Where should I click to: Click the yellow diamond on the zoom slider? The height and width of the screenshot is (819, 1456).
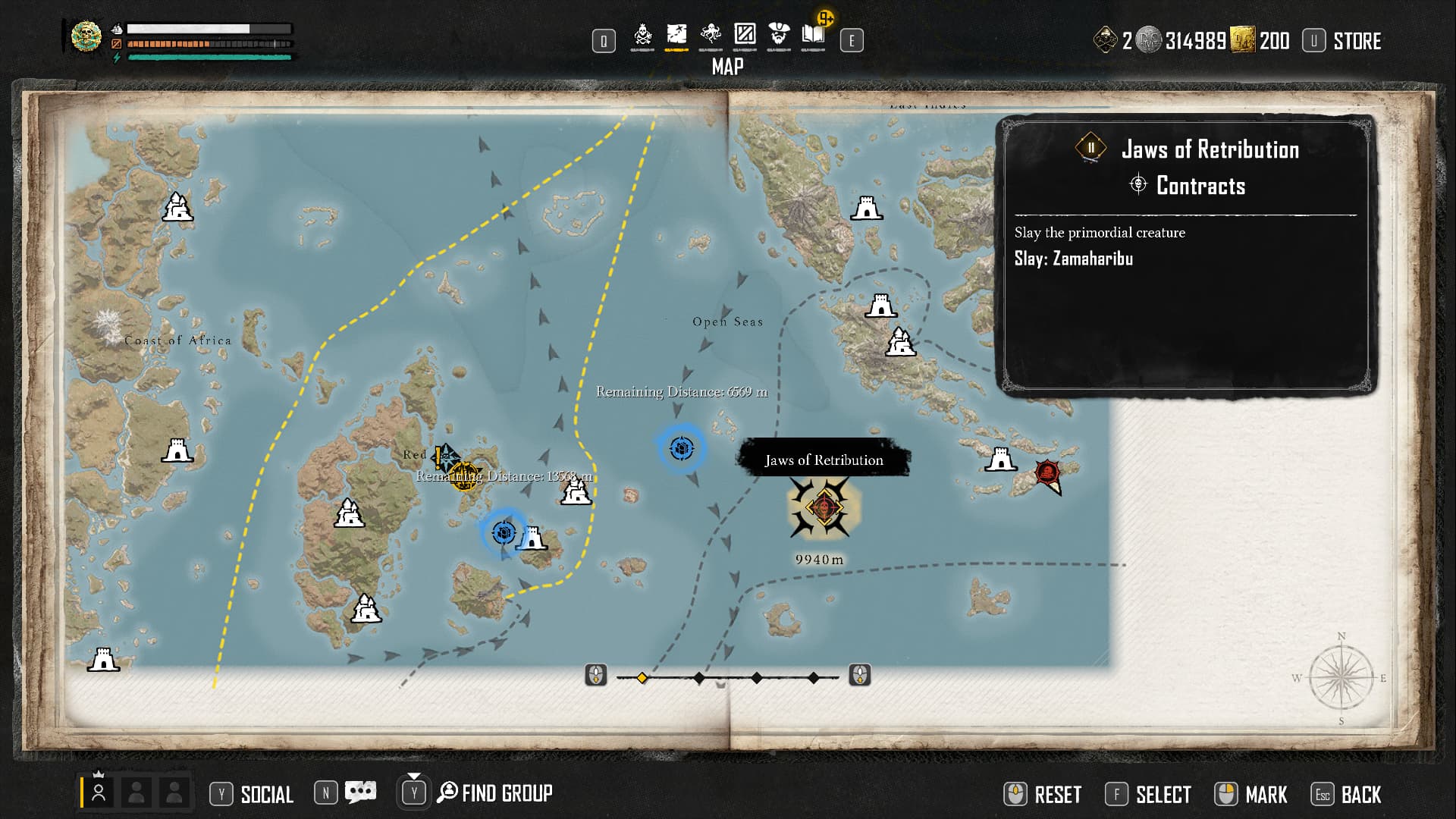point(642,677)
